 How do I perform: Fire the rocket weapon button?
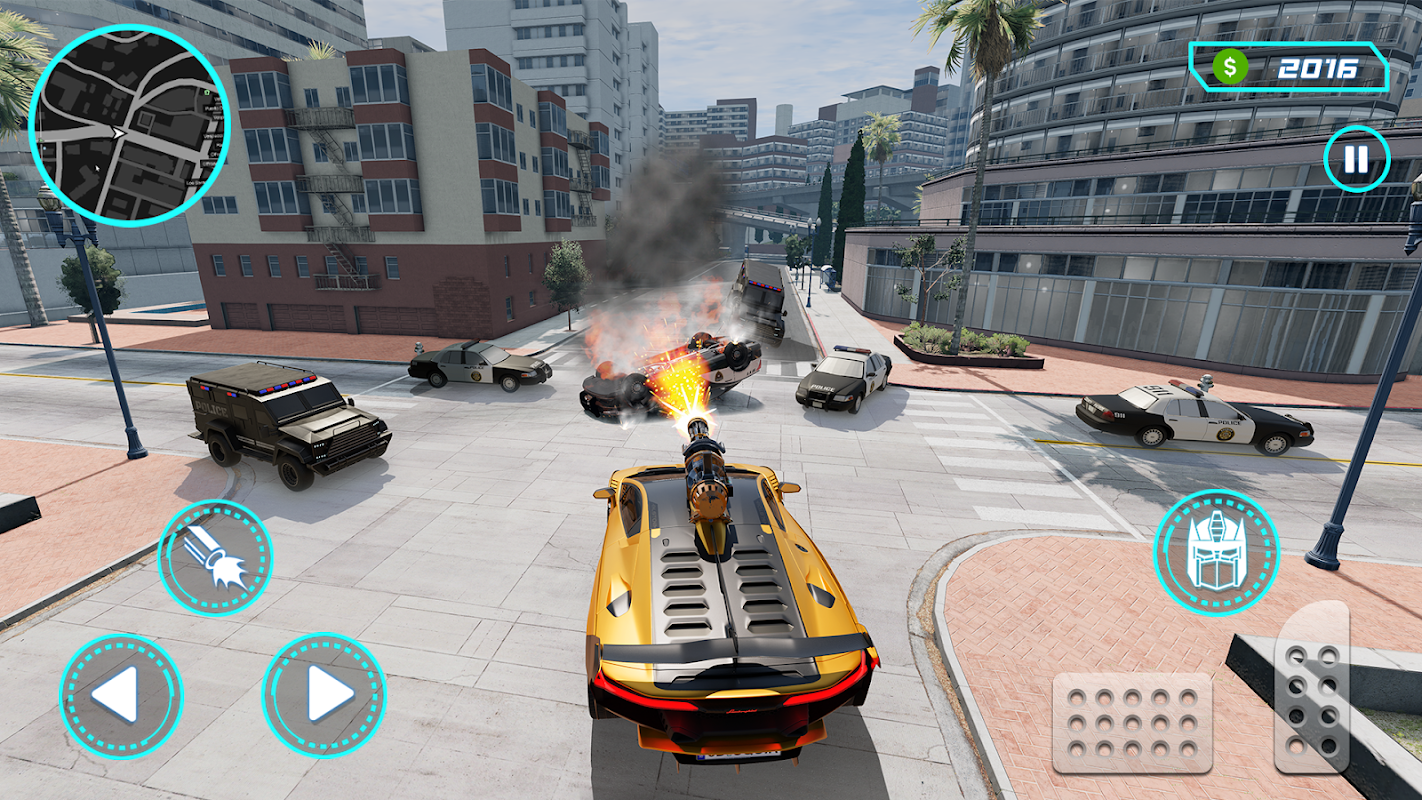215,557
